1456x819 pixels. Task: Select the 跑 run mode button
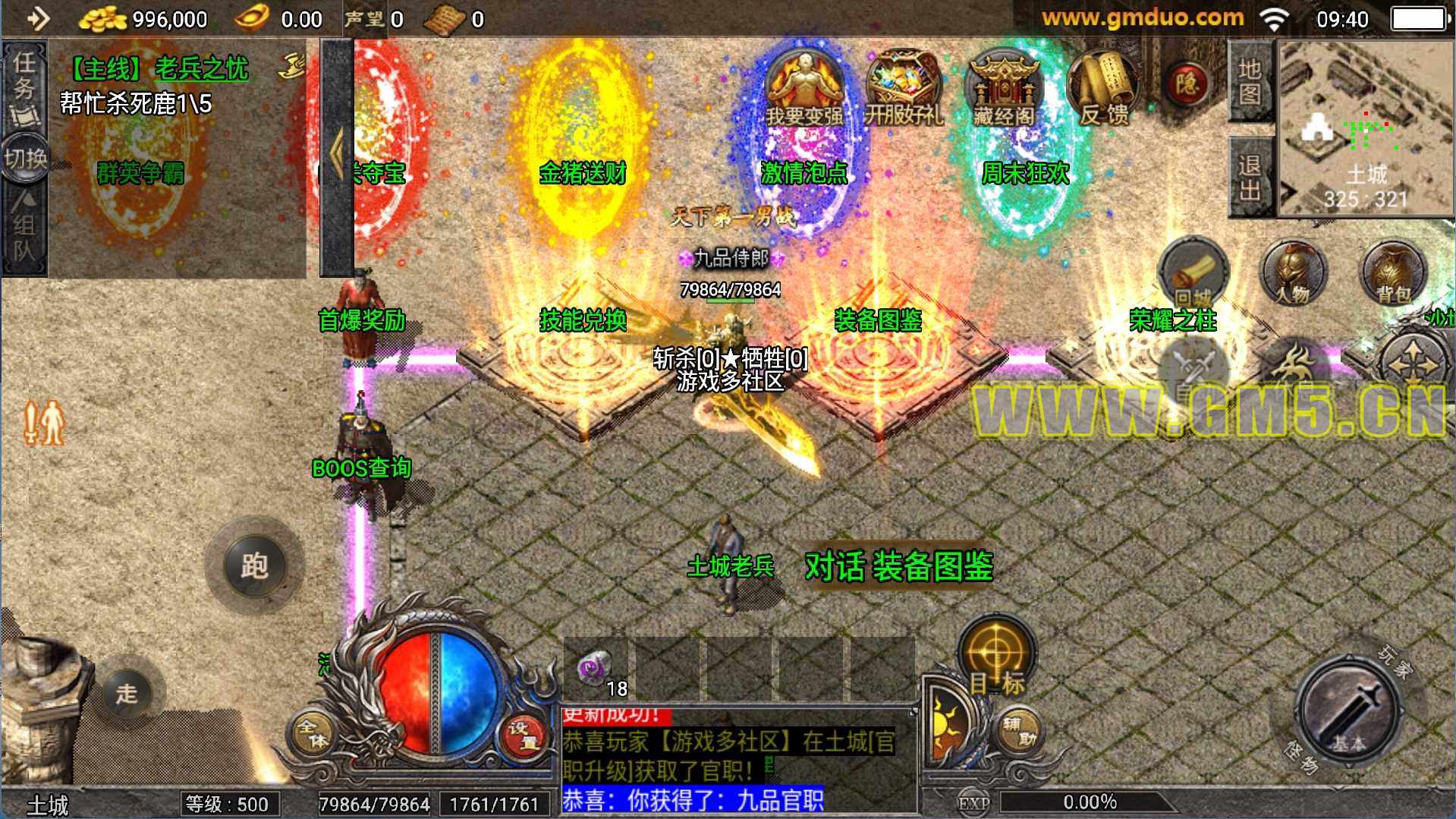(x=254, y=565)
